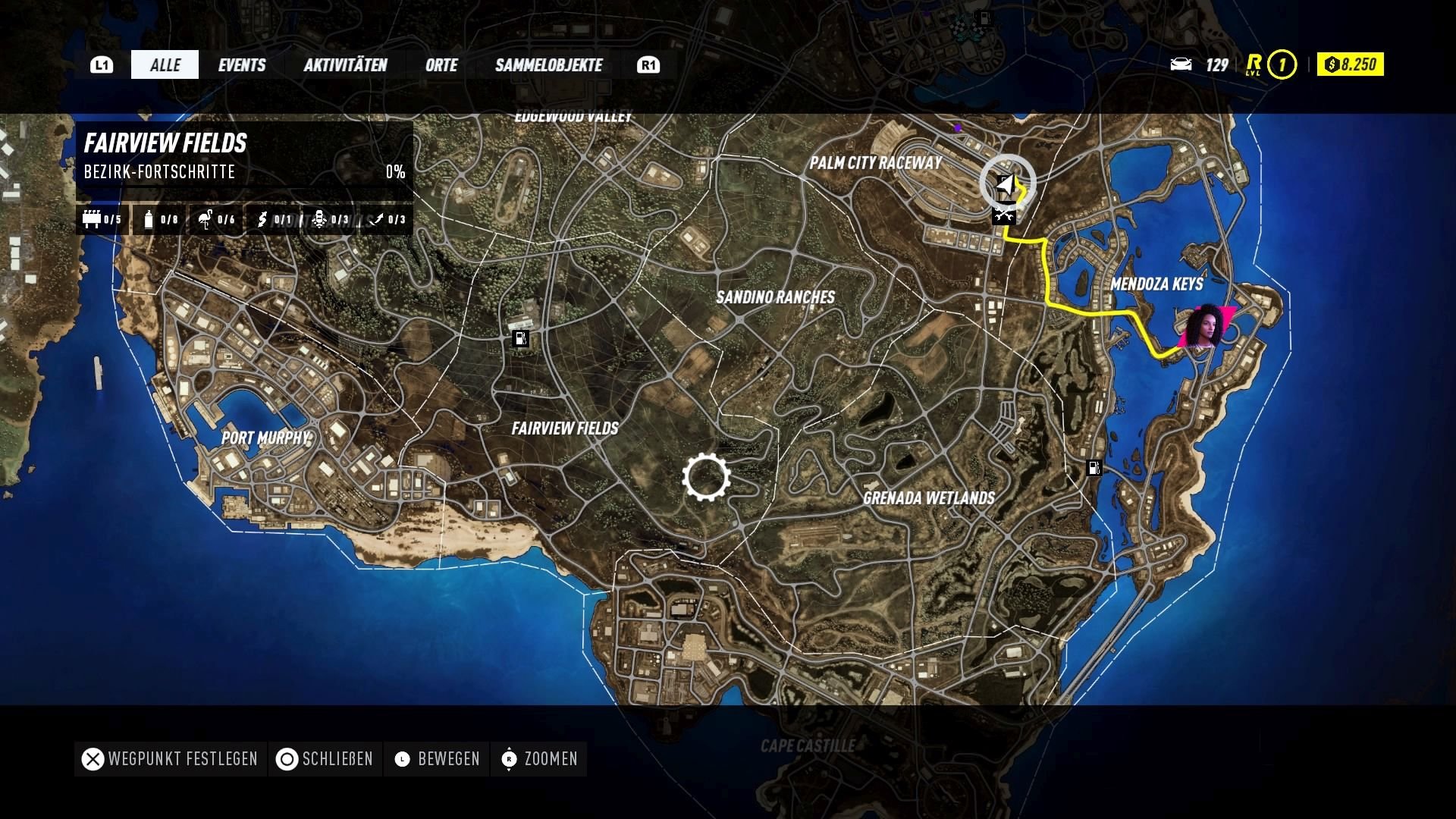Open the crossed-wrenches garage icon near Palm City Raceway
Image resolution: width=1456 pixels, height=819 pixels.
click(1005, 215)
